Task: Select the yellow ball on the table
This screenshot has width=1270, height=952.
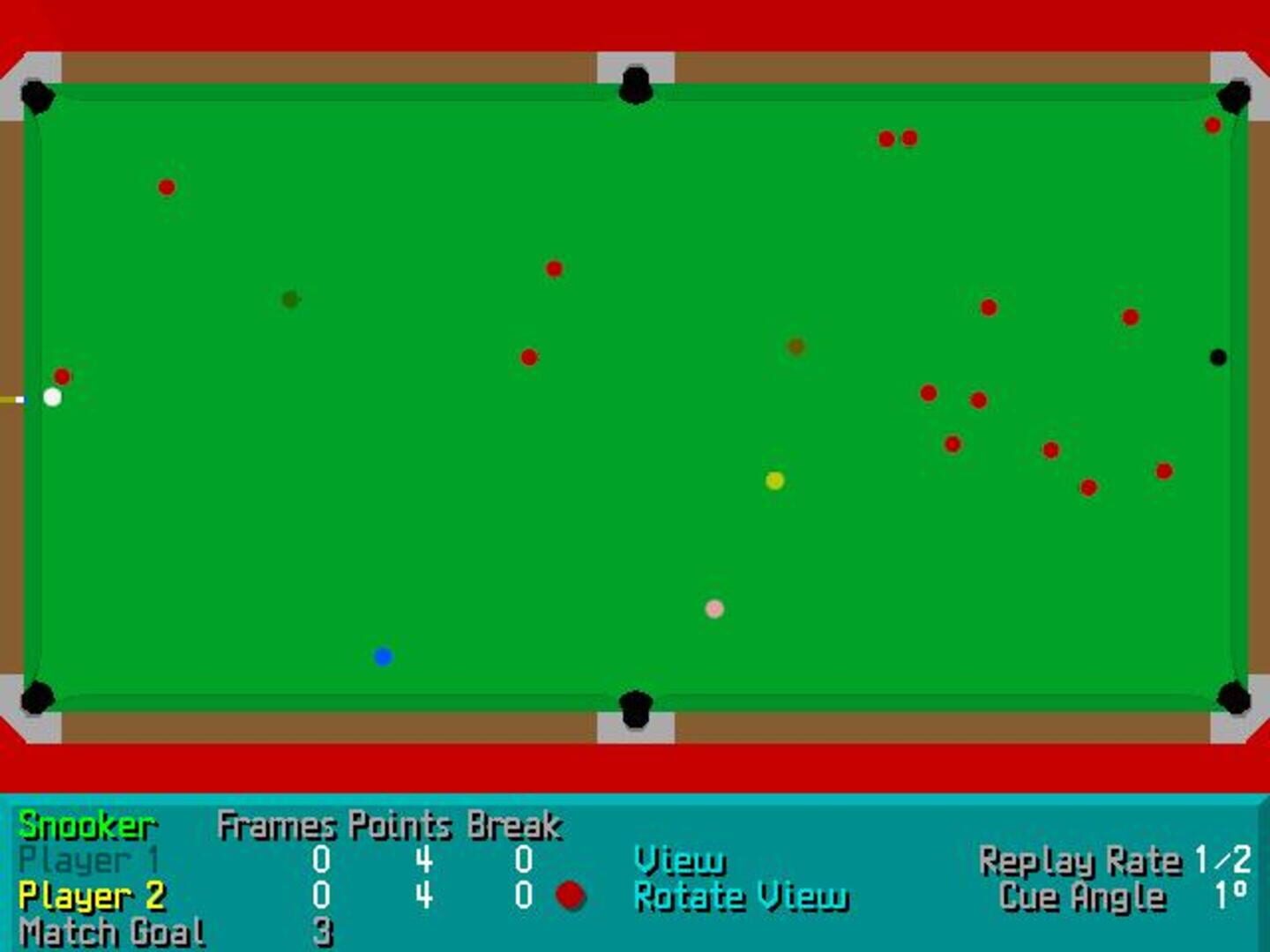Action: pos(774,480)
